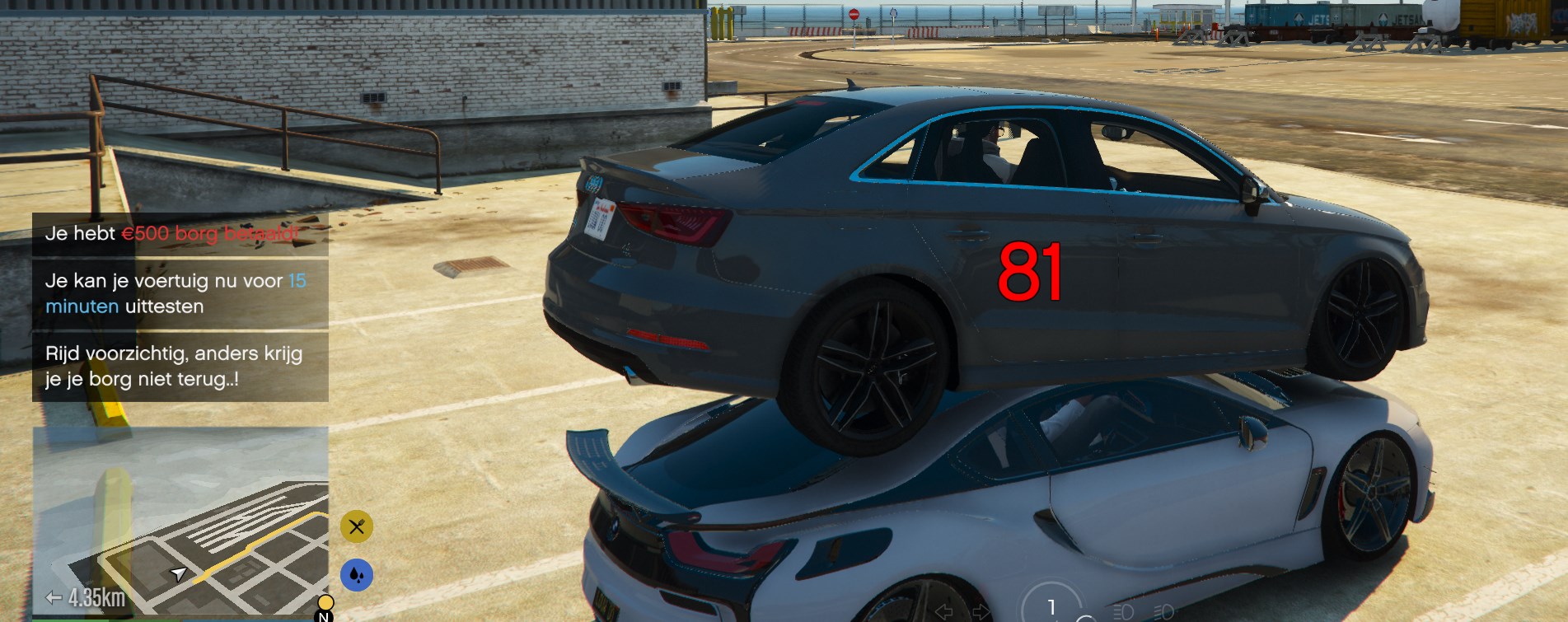Click the right turn-signal arrow indicator
The width and height of the screenshot is (1568, 622).
(x=981, y=611)
